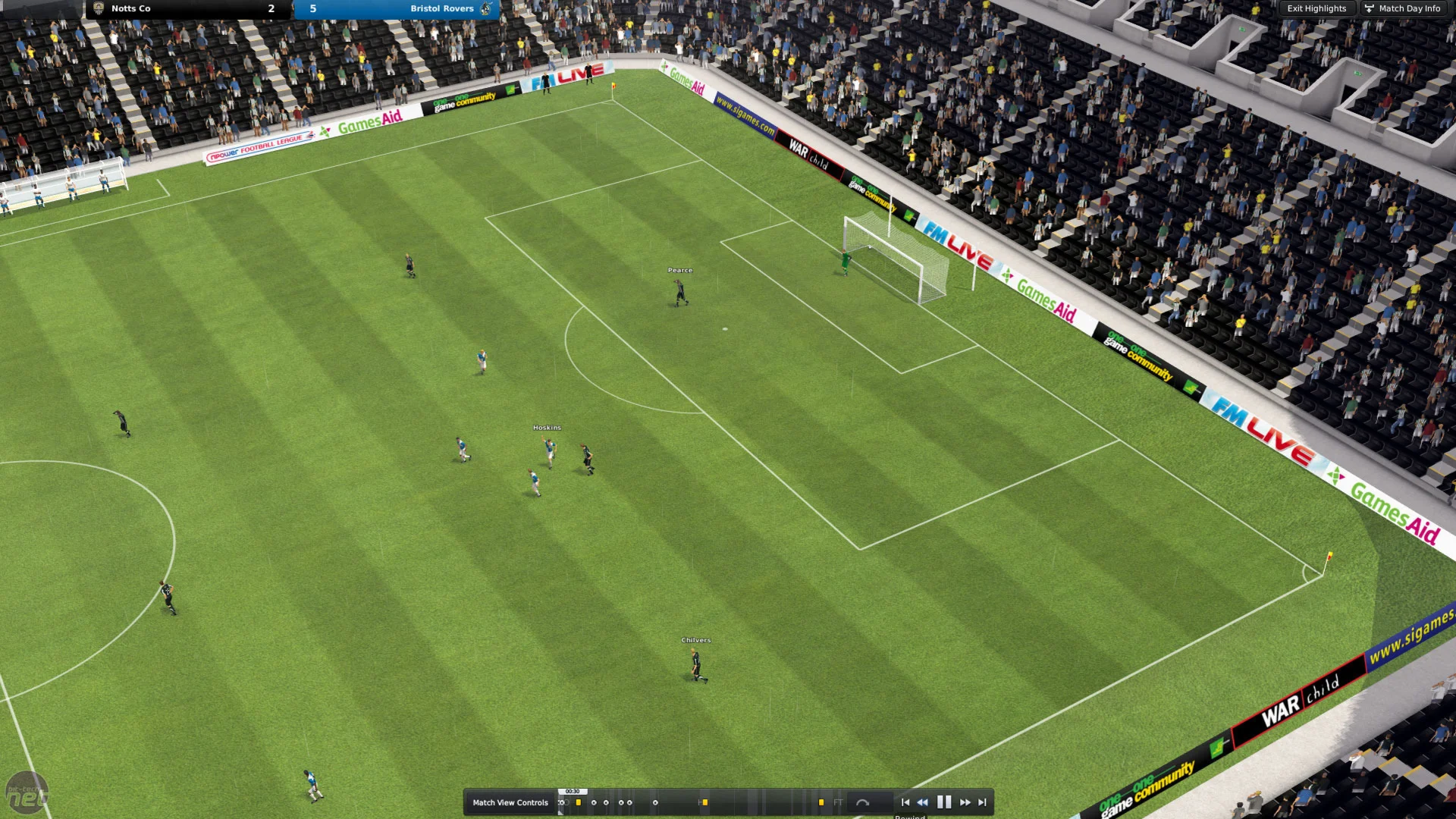Select the FT marker on the timeline
Image resolution: width=1456 pixels, height=819 pixels.
[838, 802]
